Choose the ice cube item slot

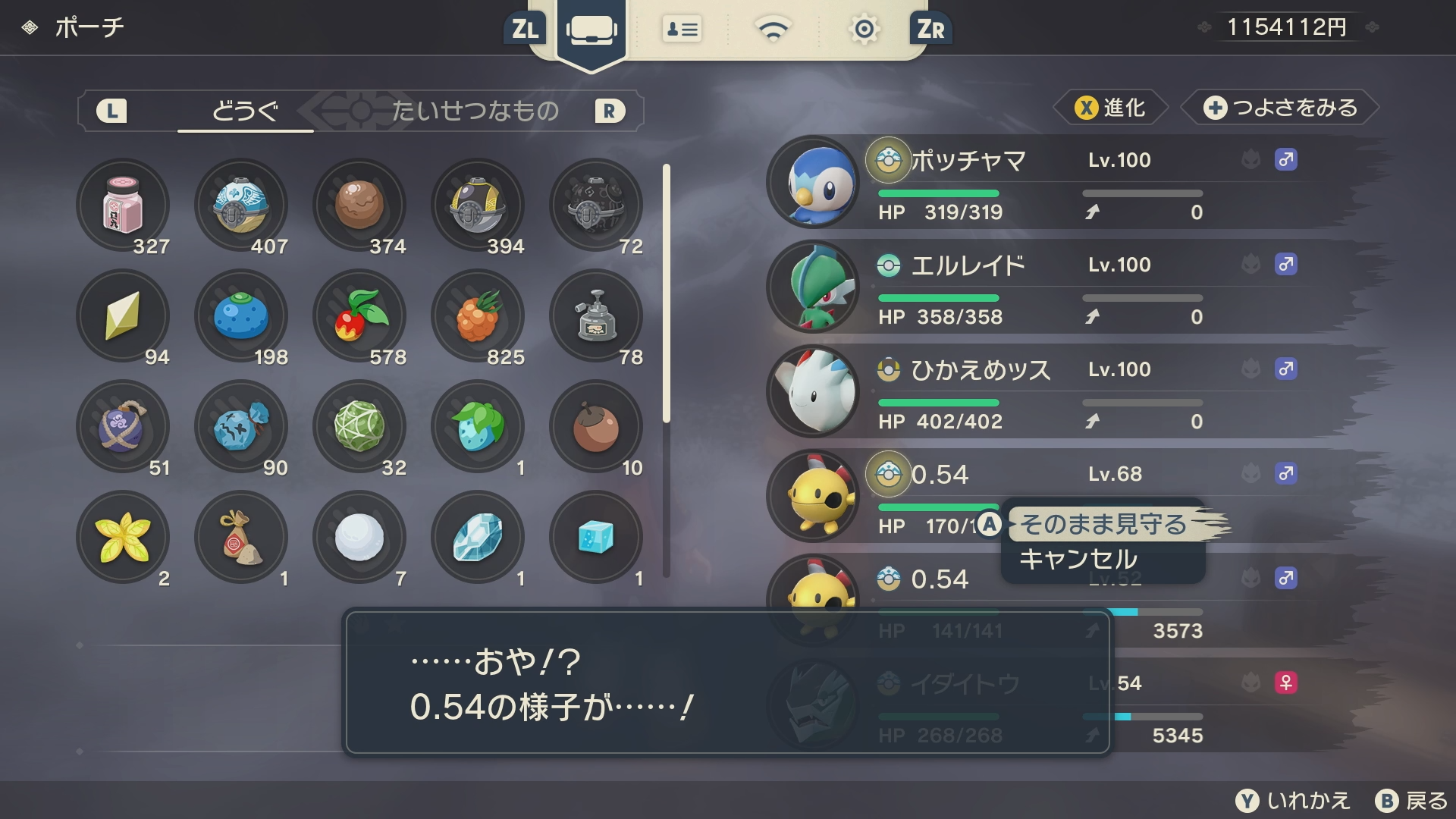[596, 537]
